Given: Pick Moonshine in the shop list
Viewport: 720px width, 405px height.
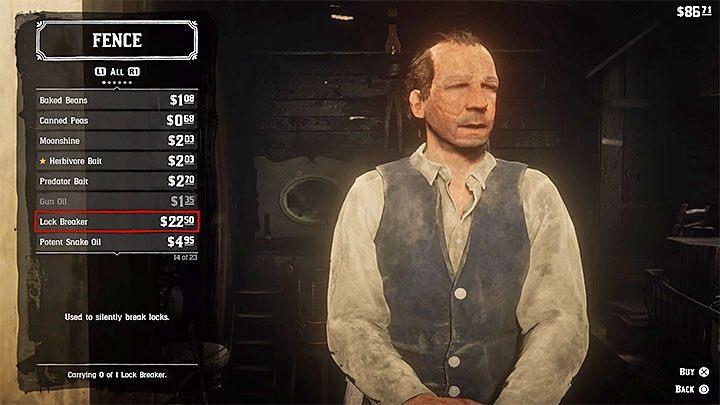Looking at the screenshot, I should coord(116,141).
